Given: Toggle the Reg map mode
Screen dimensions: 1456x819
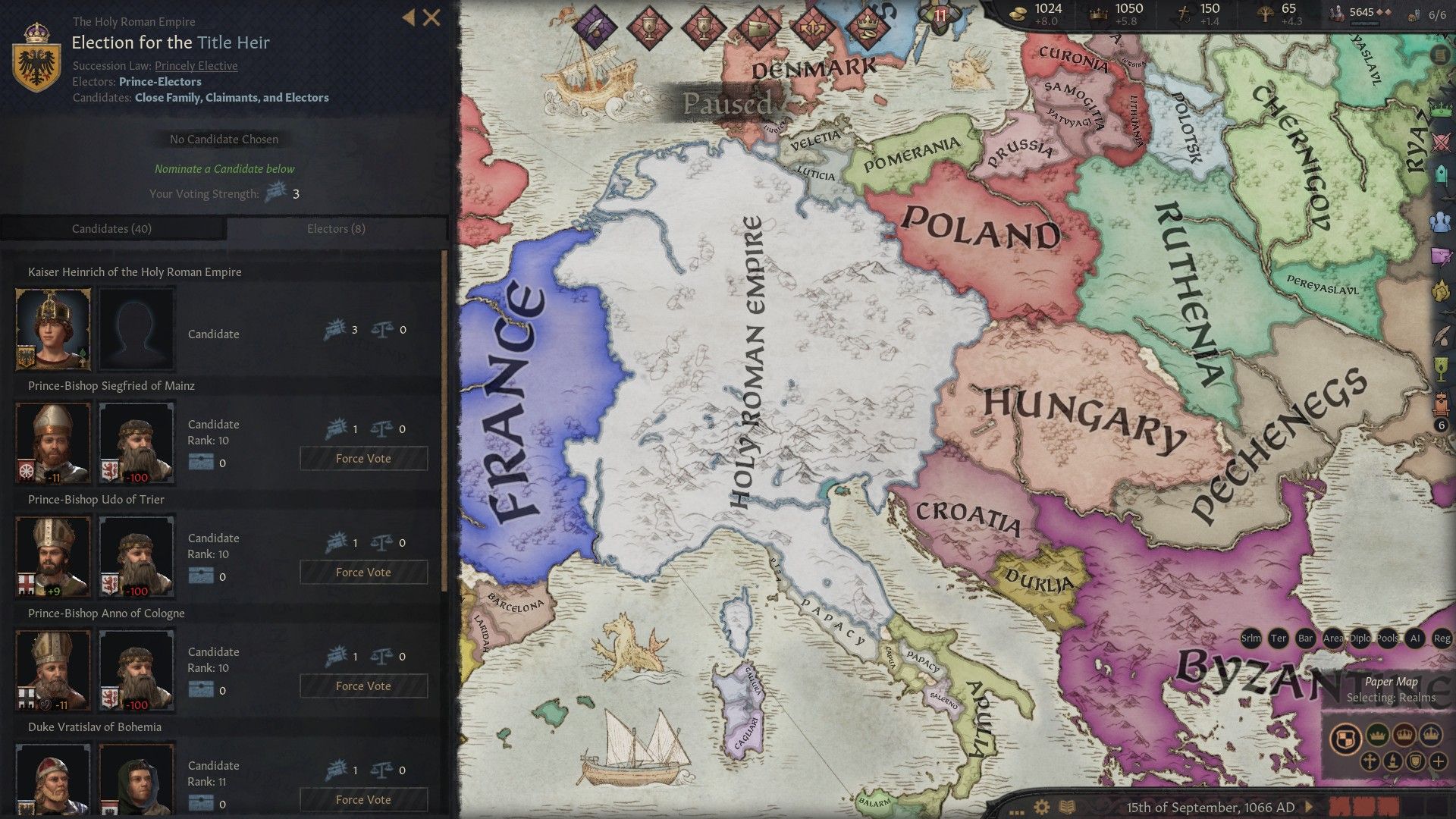Looking at the screenshot, I should pyautogui.click(x=1442, y=639).
